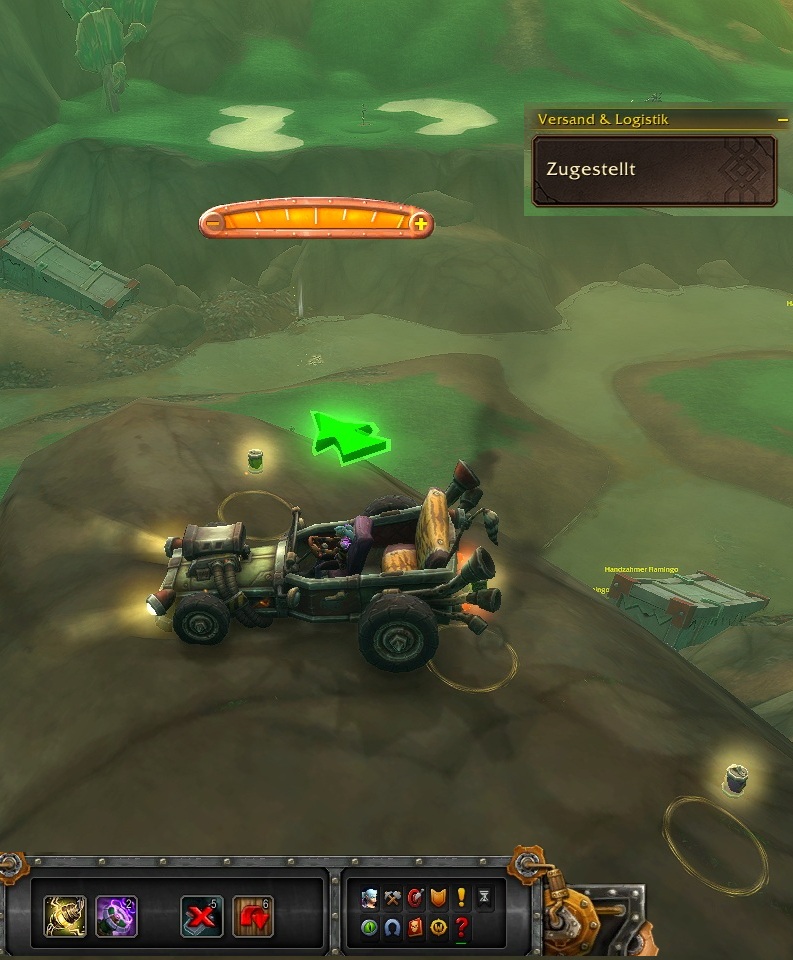Click the gold coin shop icon
Viewport: 793px width, 960px height.
[438, 927]
